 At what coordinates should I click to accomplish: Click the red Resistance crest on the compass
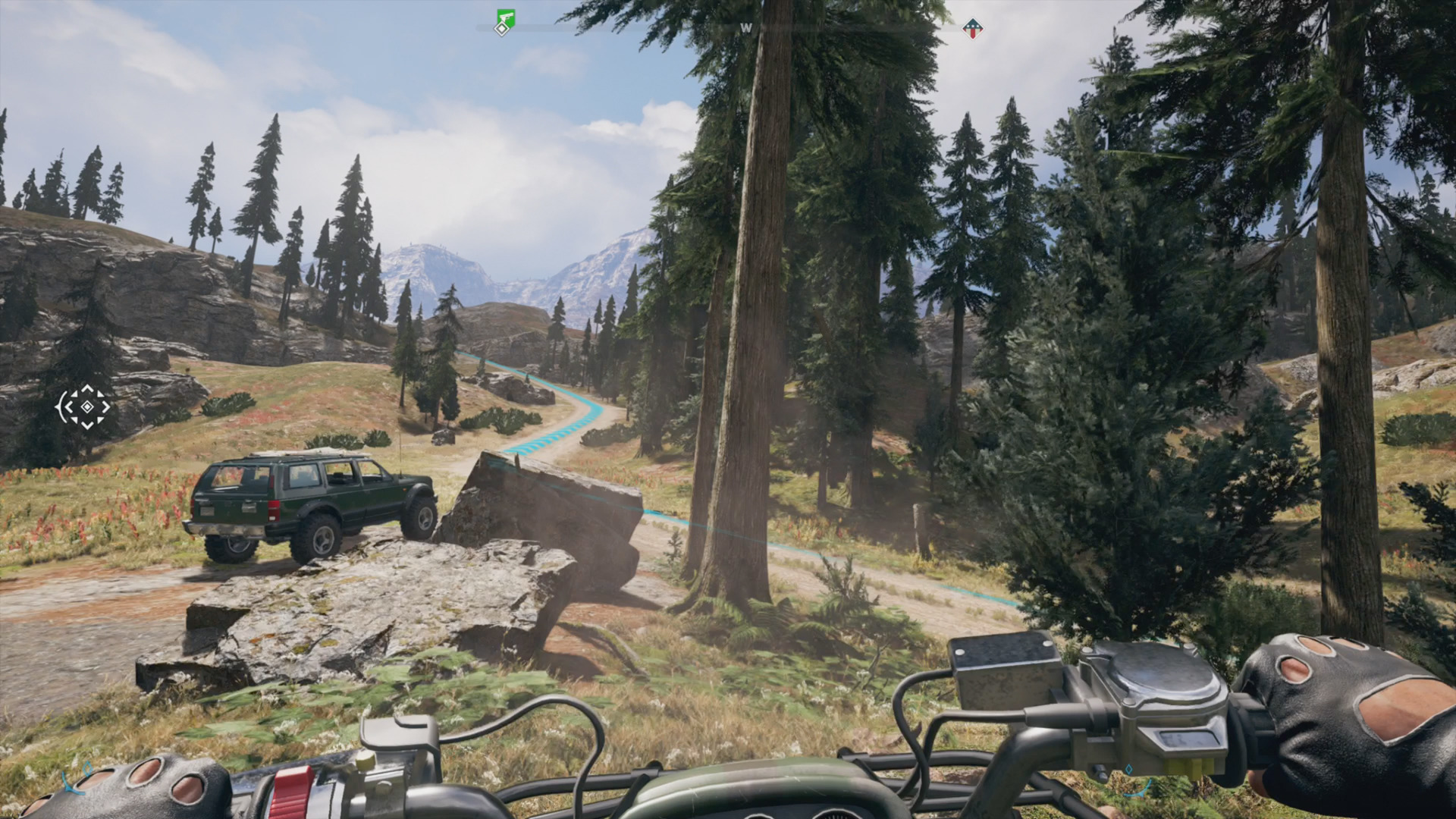coord(973,30)
